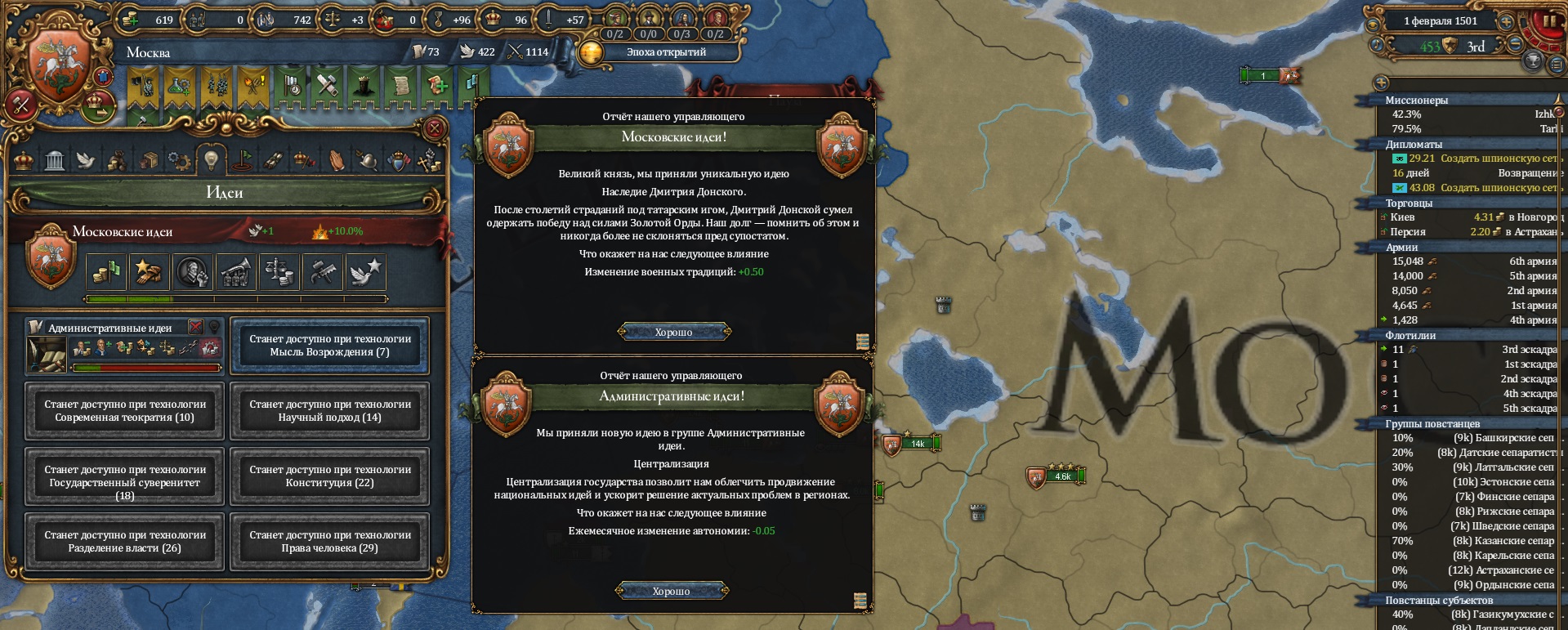Viewport: 1568px width, 630px height.
Task: Open the religion view via praying hands icon
Action: click(338, 160)
